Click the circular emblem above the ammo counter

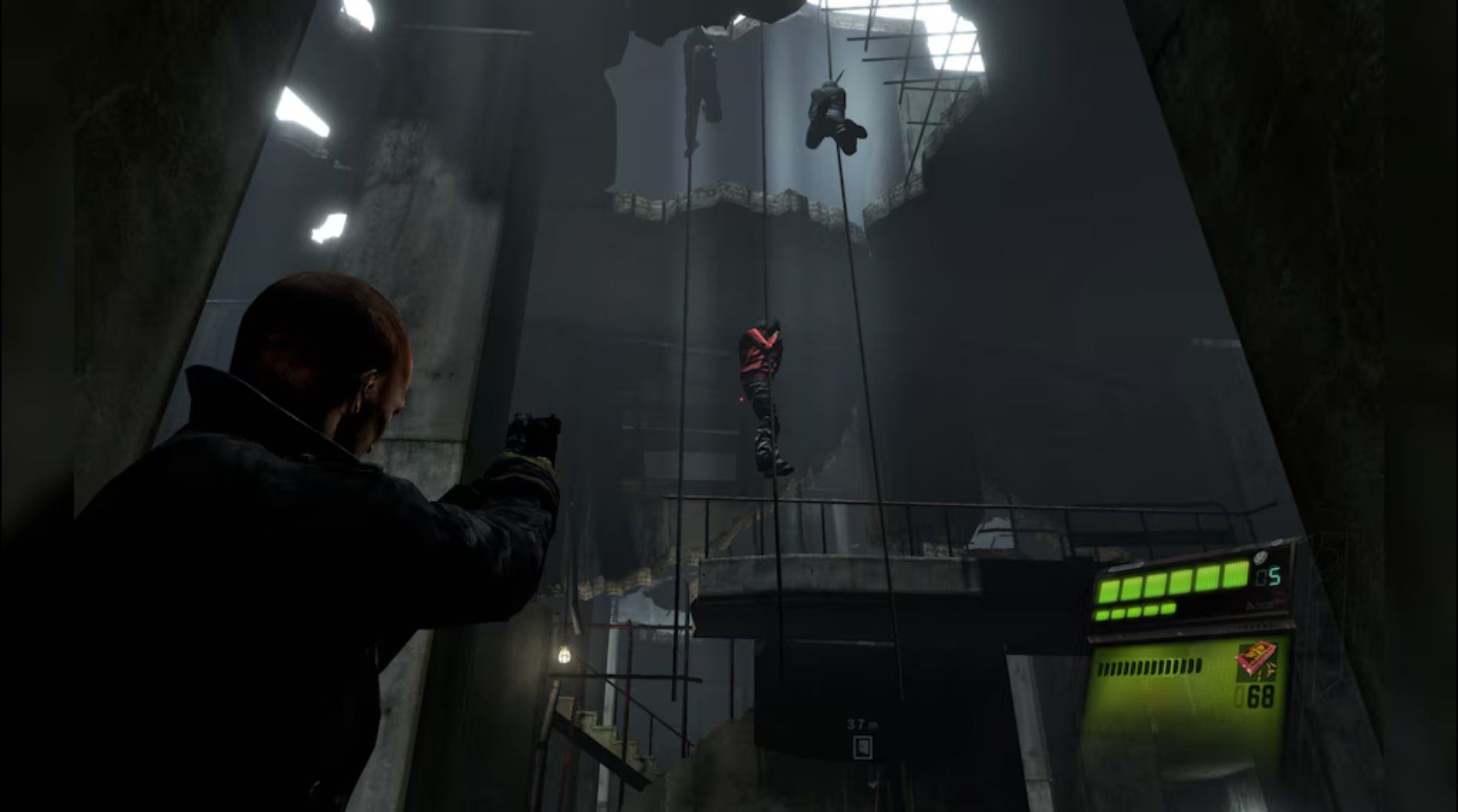[x=1260, y=557]
